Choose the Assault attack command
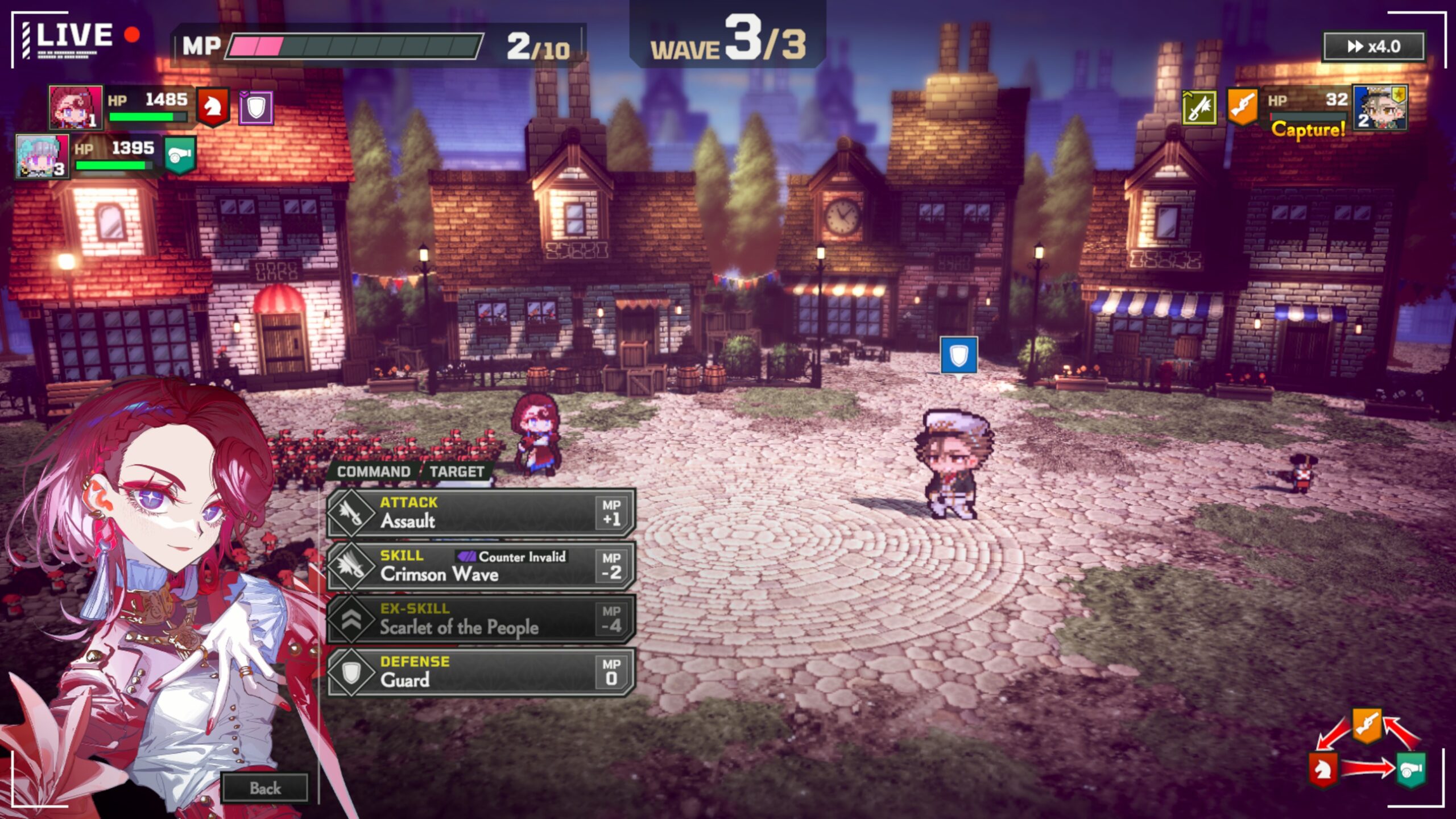This screenshot has height=819, width=1456. point(481,512)
